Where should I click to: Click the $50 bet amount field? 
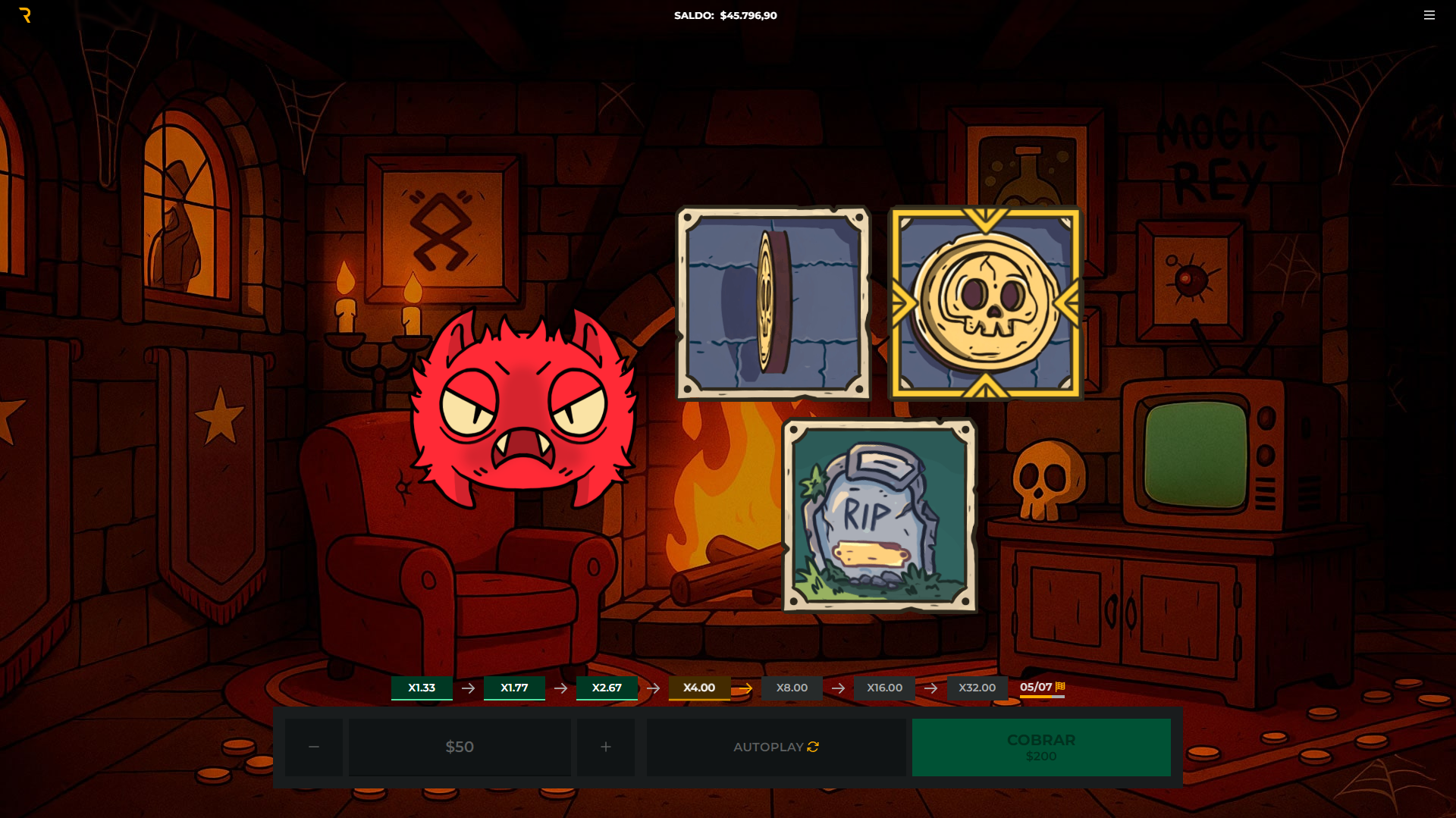coord(460,747)
